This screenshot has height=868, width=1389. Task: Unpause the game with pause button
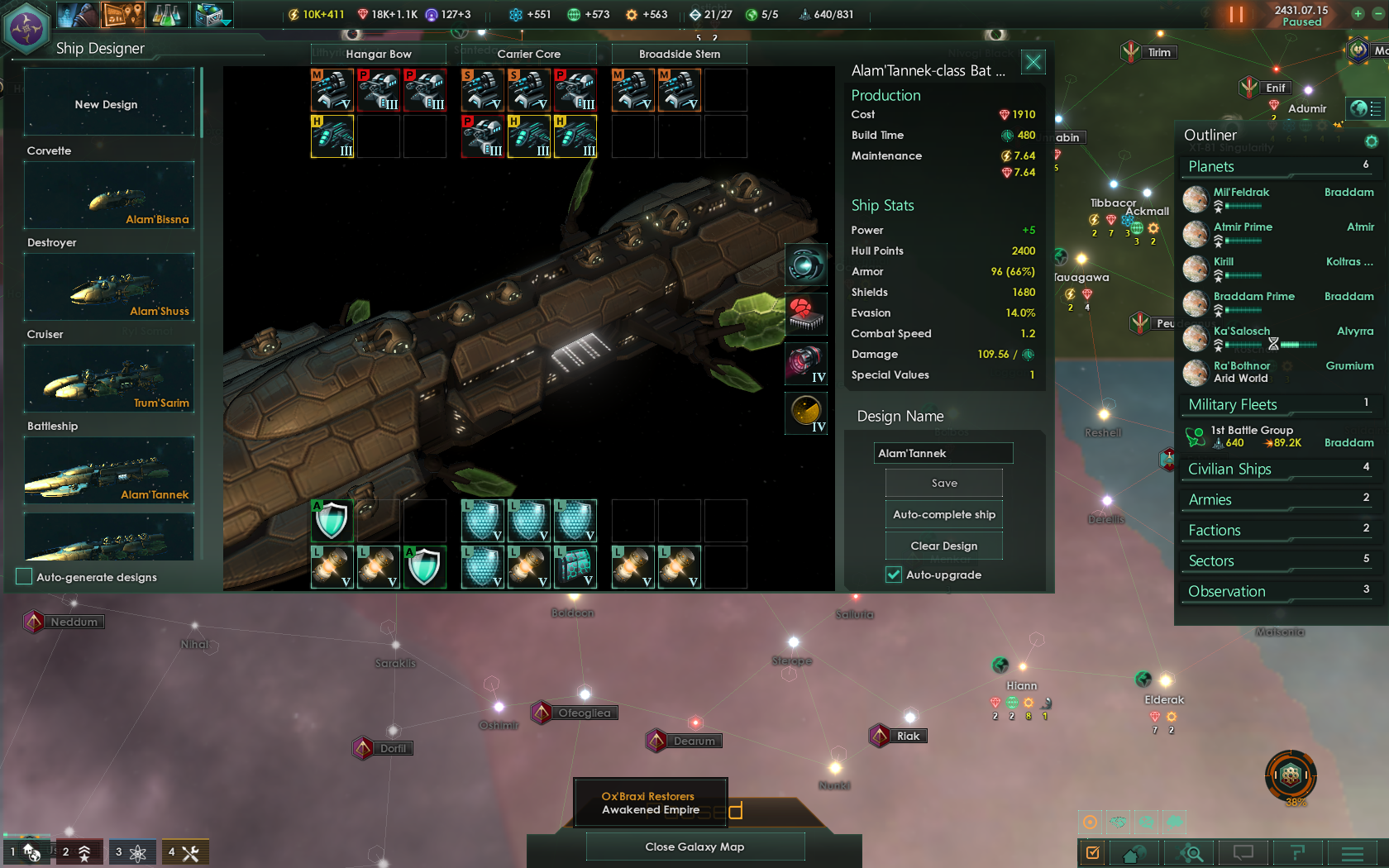1236,14
